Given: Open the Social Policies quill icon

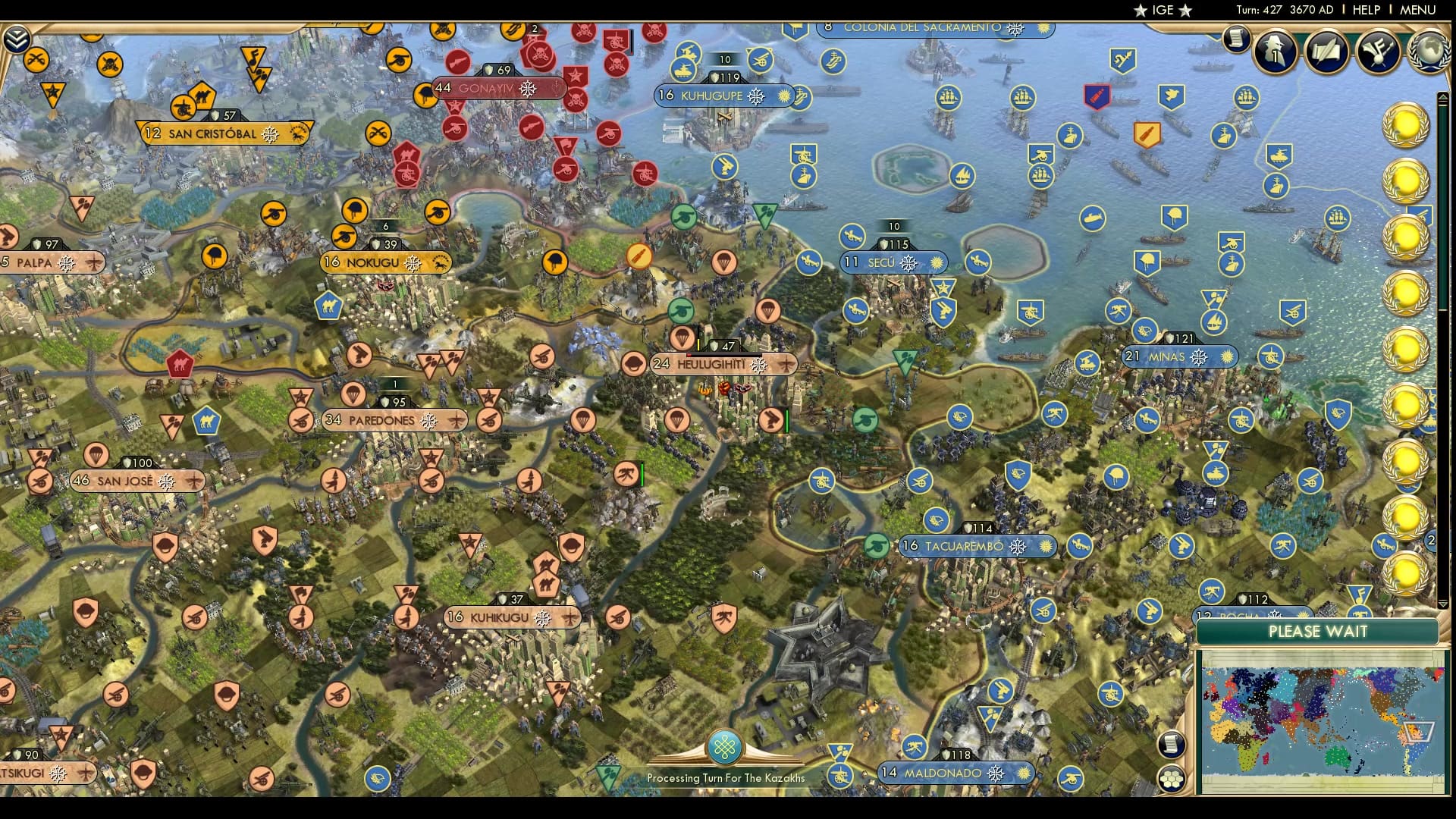Looking at the screenshot, I should click(x=1325, y=52).
